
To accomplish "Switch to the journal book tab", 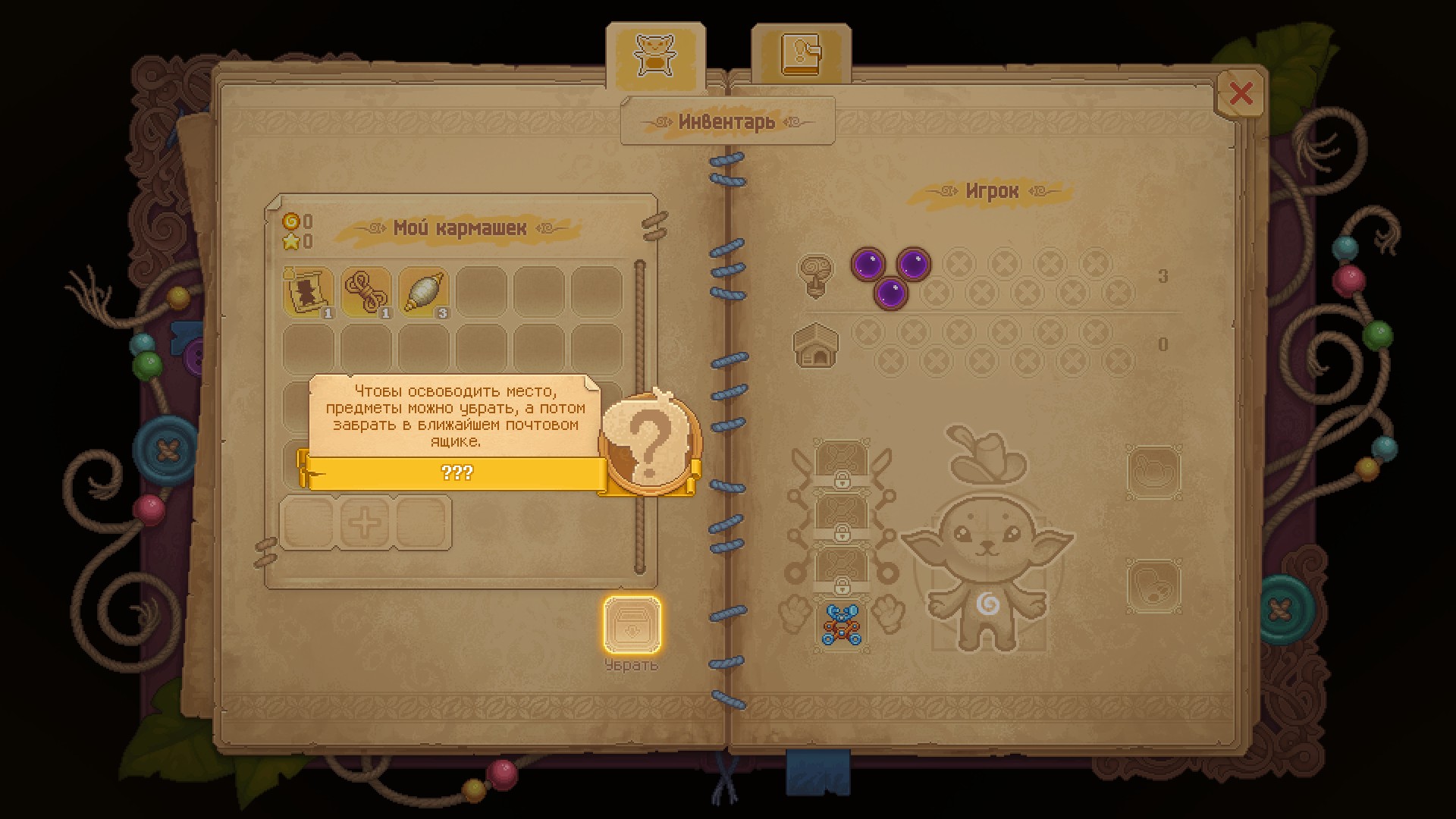I will [801, 55].
